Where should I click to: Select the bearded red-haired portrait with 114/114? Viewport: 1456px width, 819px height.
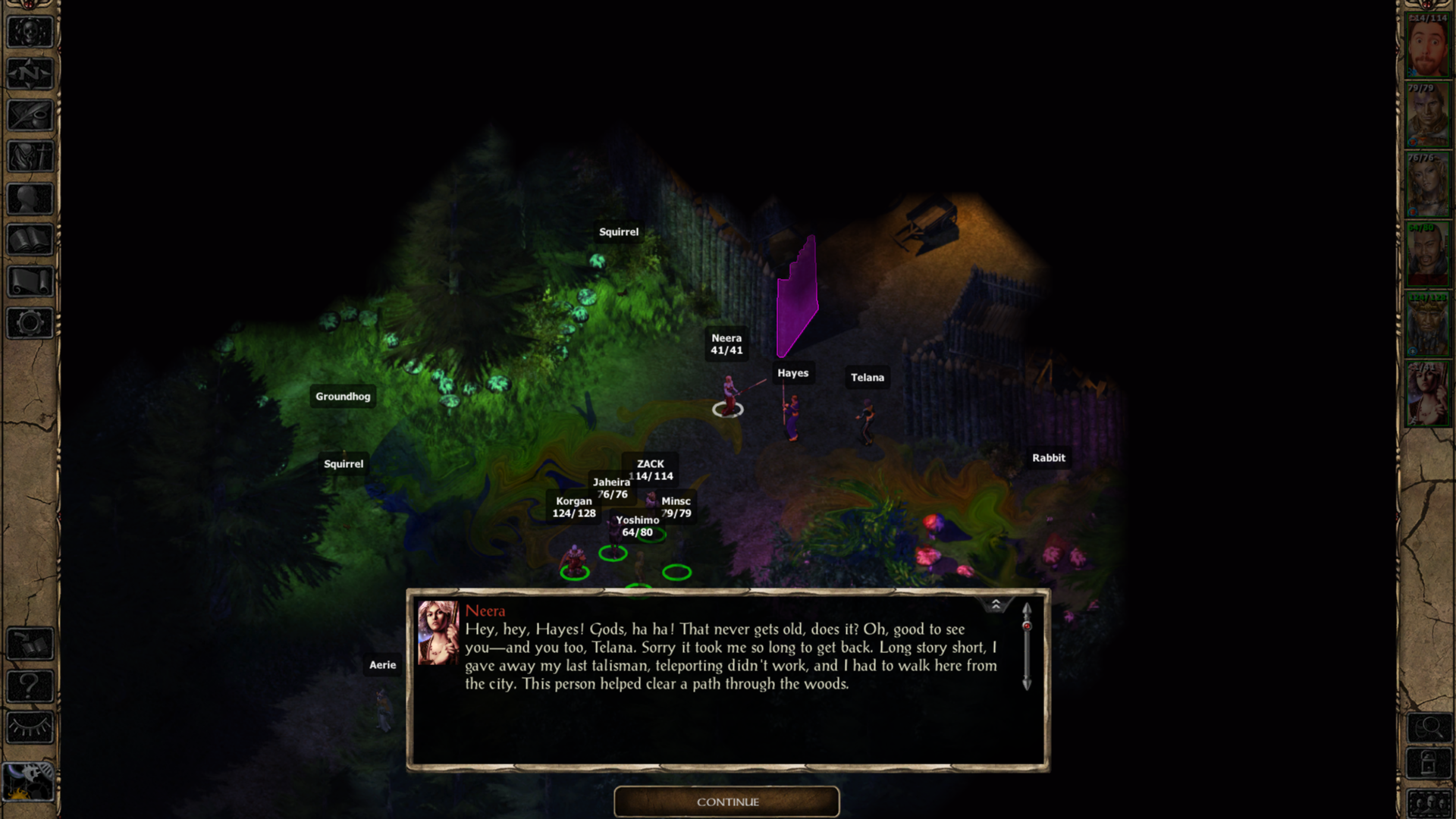pos(1427,47)
